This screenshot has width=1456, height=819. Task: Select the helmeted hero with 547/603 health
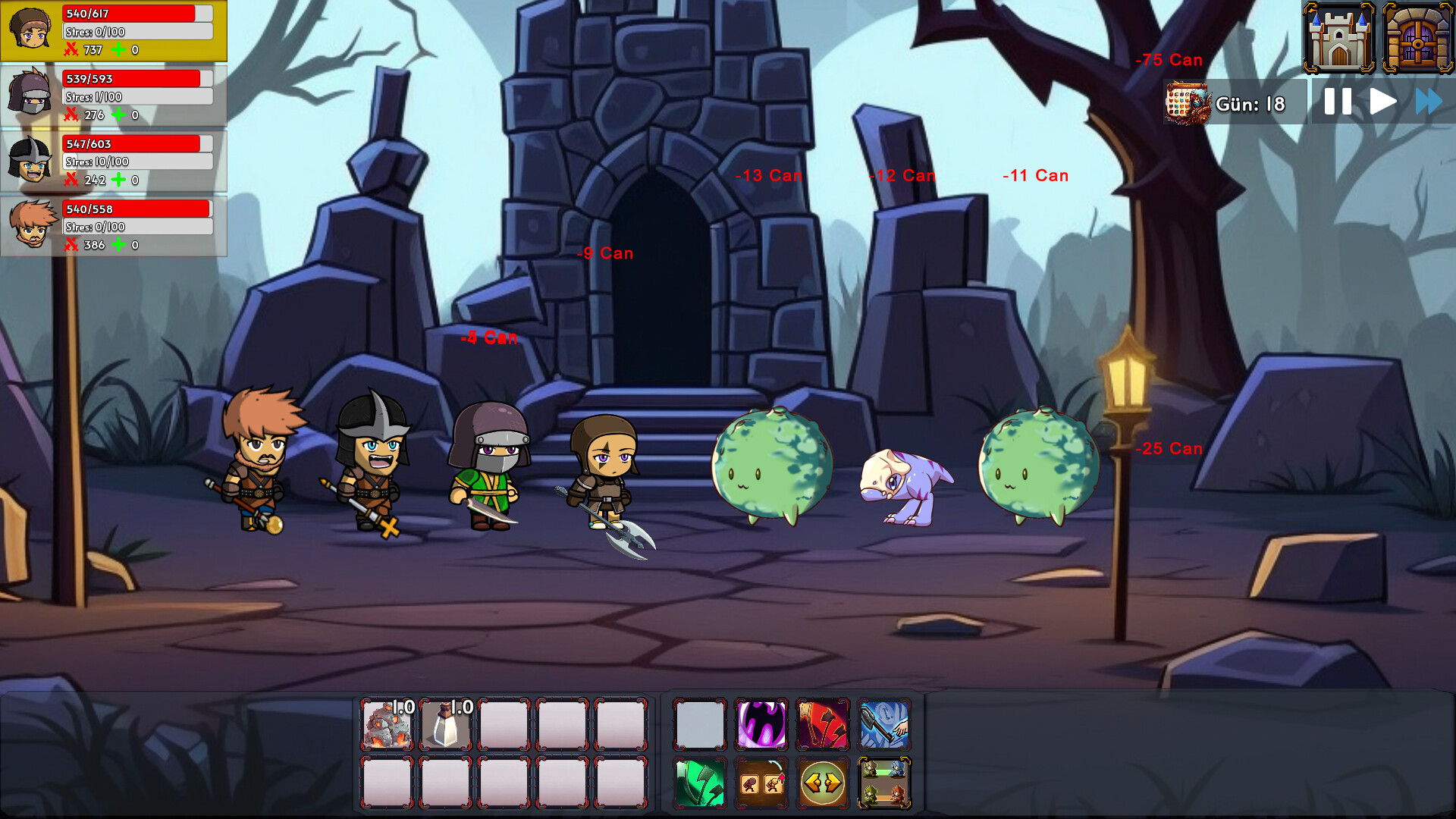pyautogui.click(x=114, y=162)
